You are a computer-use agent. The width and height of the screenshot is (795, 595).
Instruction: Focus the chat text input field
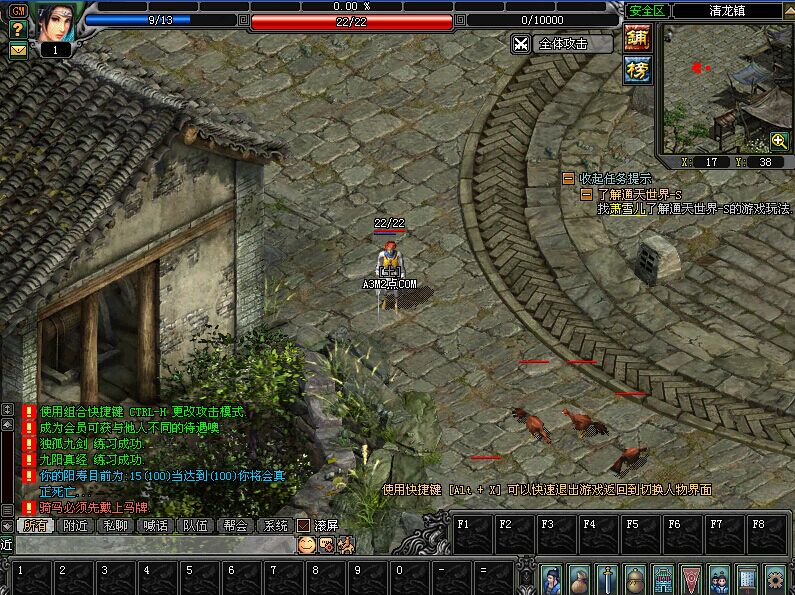pos(150,545)
